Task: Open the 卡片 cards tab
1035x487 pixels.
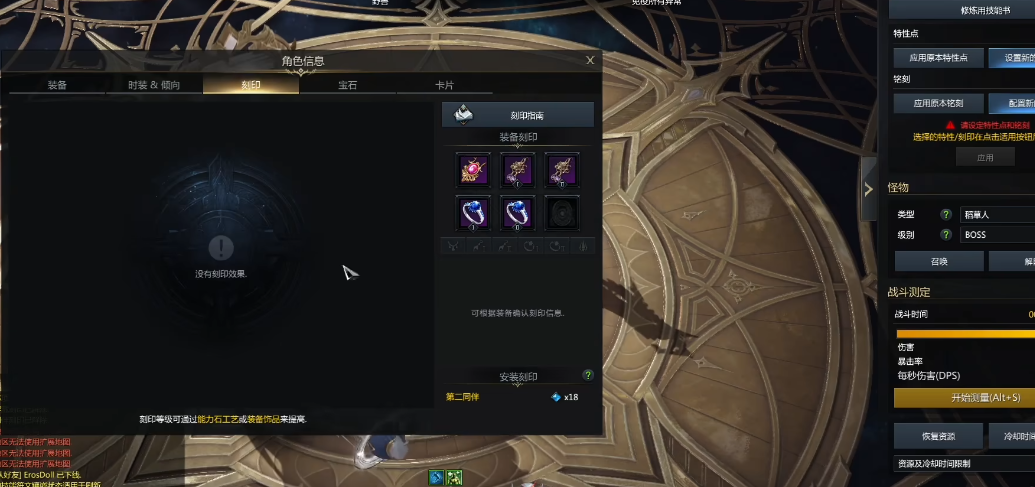Action: point(444,85)
